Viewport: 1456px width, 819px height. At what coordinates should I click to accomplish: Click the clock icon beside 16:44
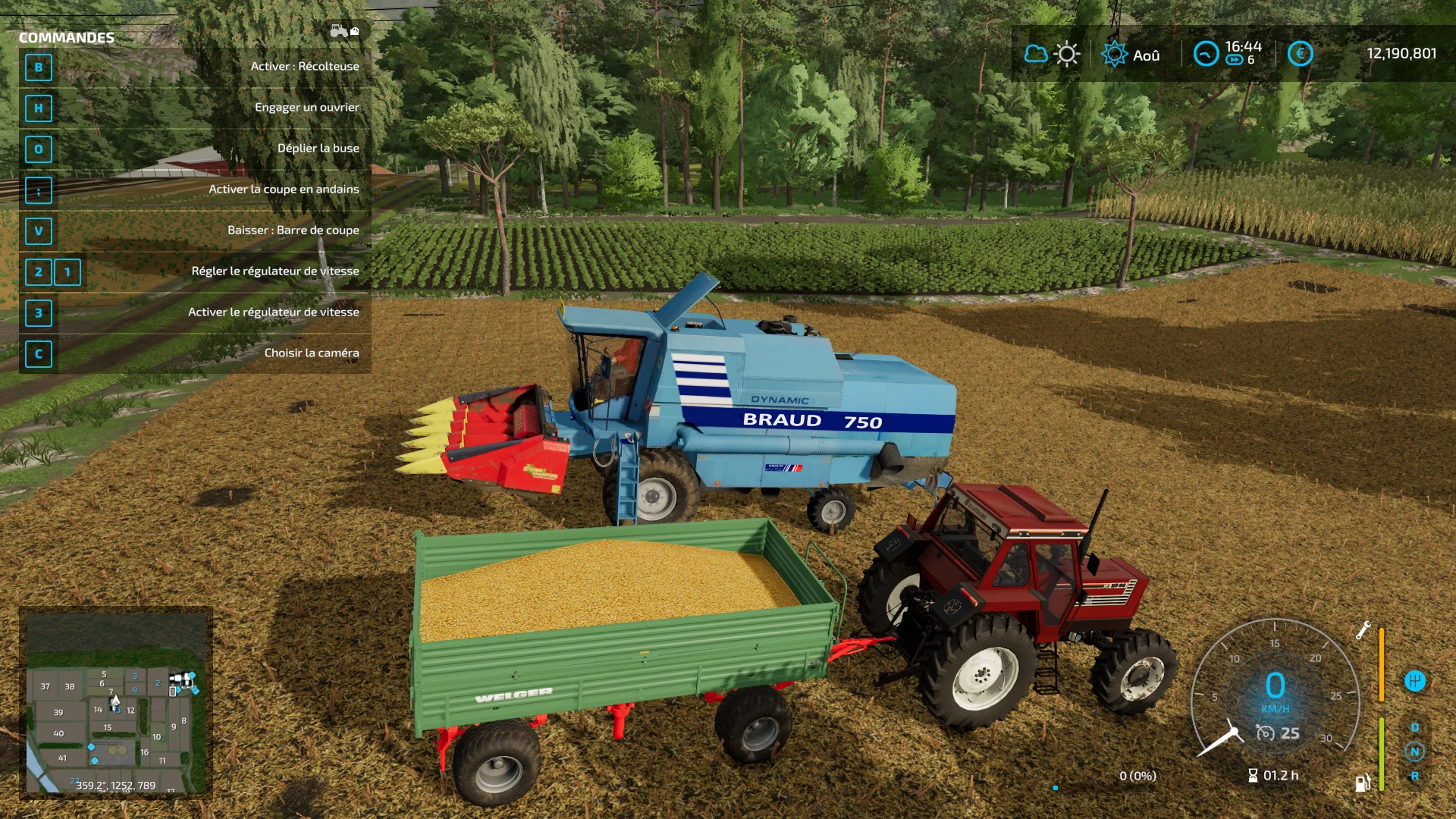[x=1206, y=54]
